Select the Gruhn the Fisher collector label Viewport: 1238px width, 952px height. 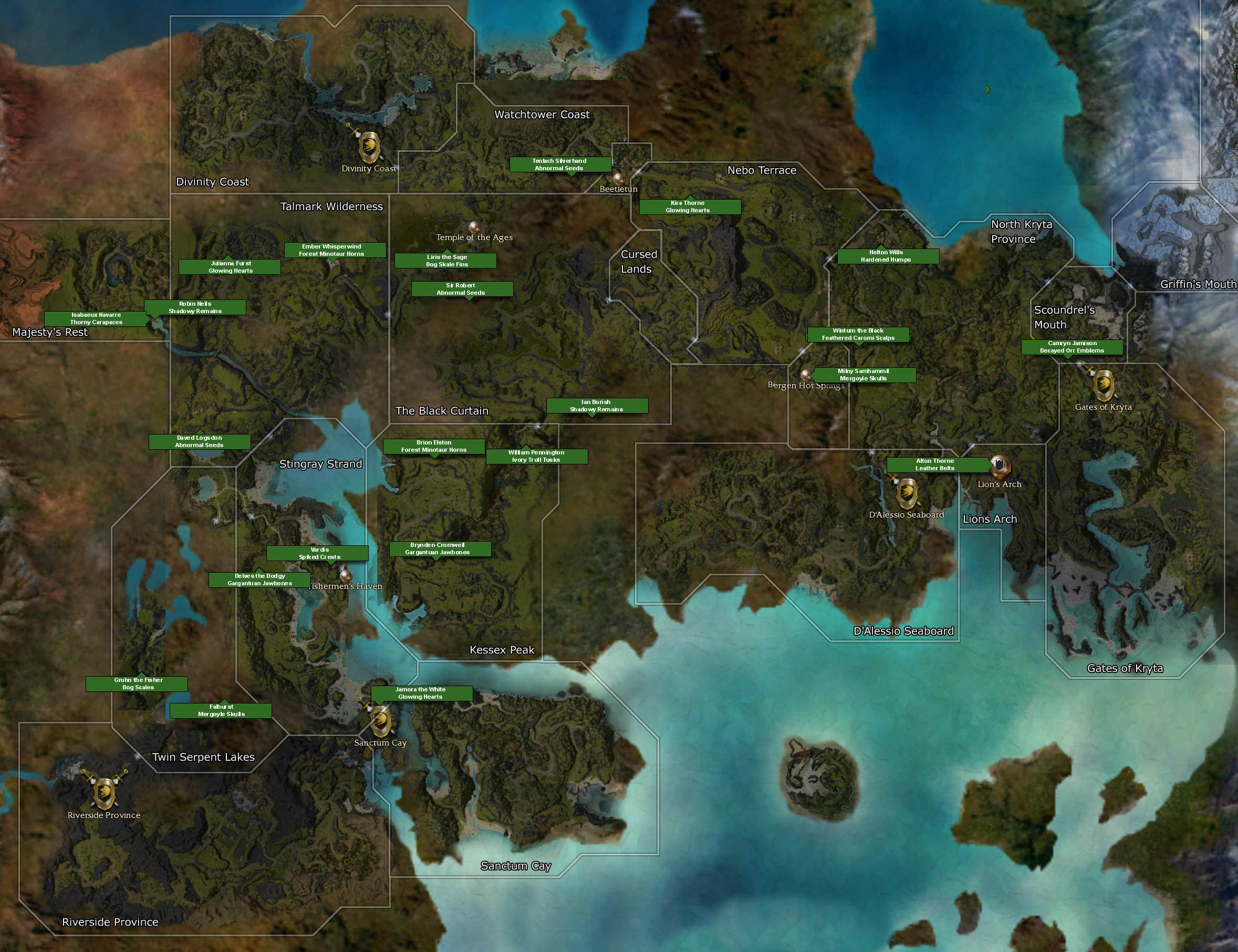[x=137, y=684]
